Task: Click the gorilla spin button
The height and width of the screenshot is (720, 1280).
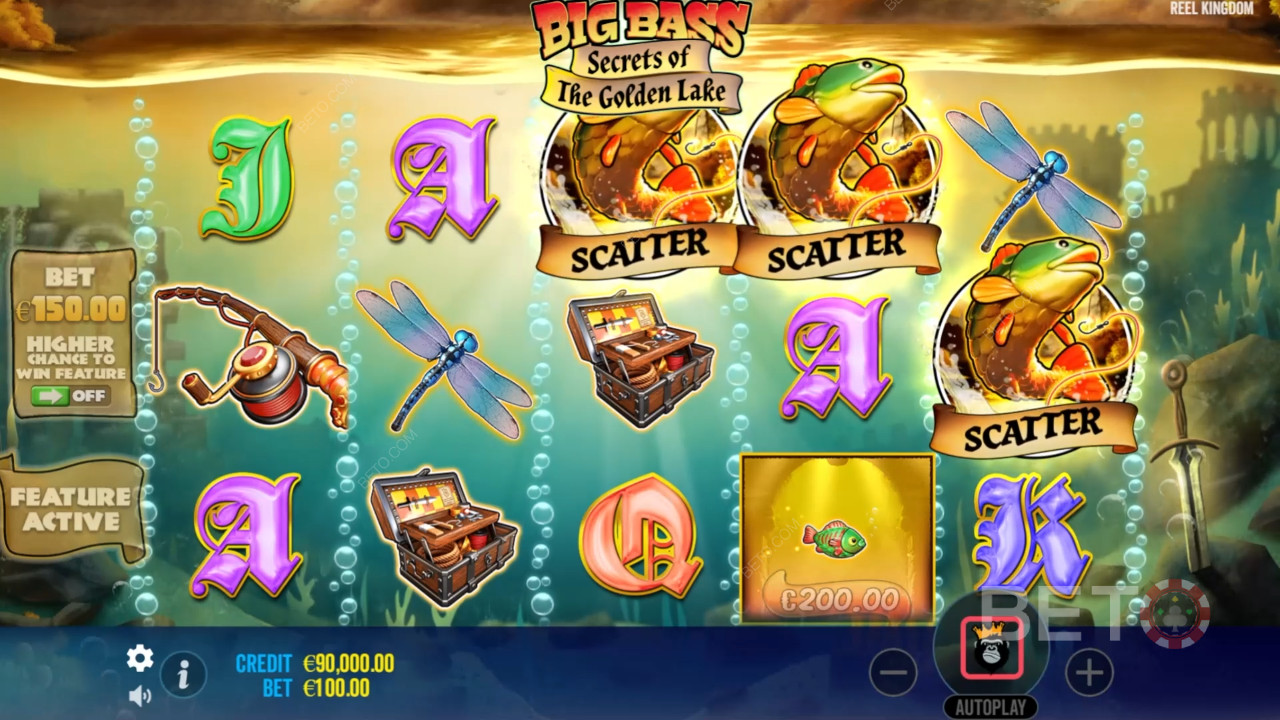Action: (991, 648)
